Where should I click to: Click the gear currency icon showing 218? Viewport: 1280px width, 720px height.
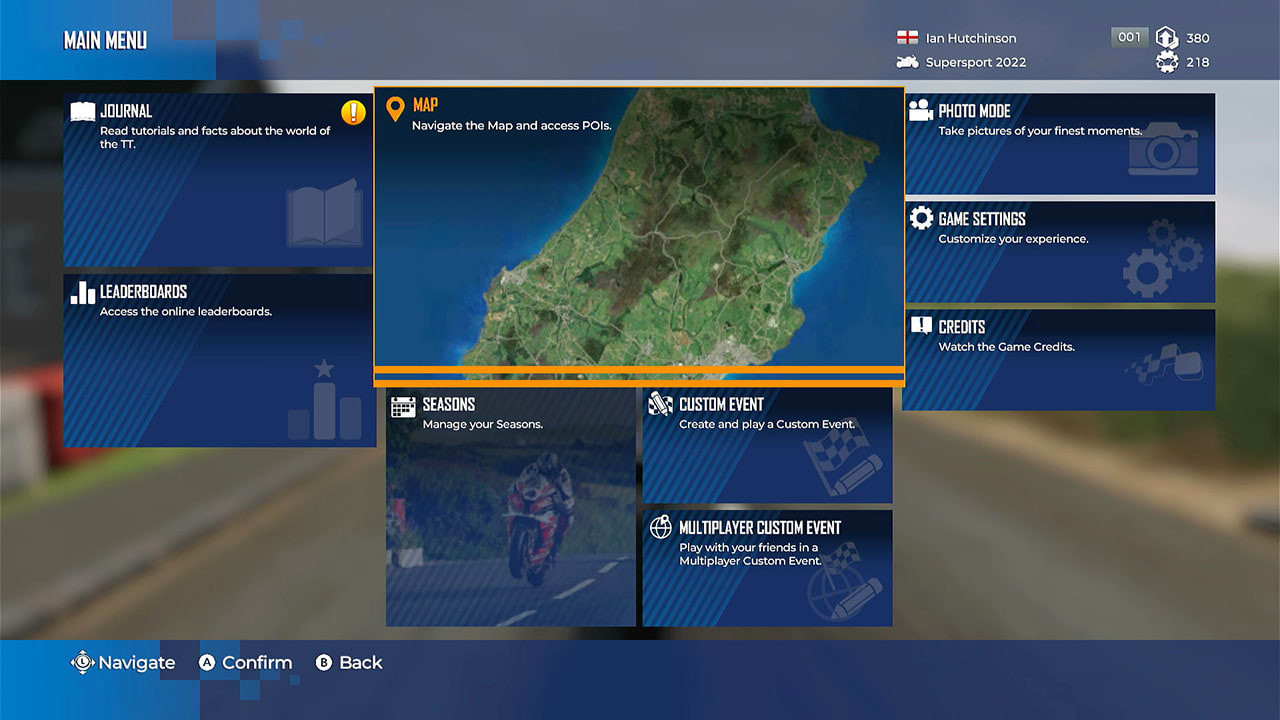pyautogui.click(x=1166, y=62)
